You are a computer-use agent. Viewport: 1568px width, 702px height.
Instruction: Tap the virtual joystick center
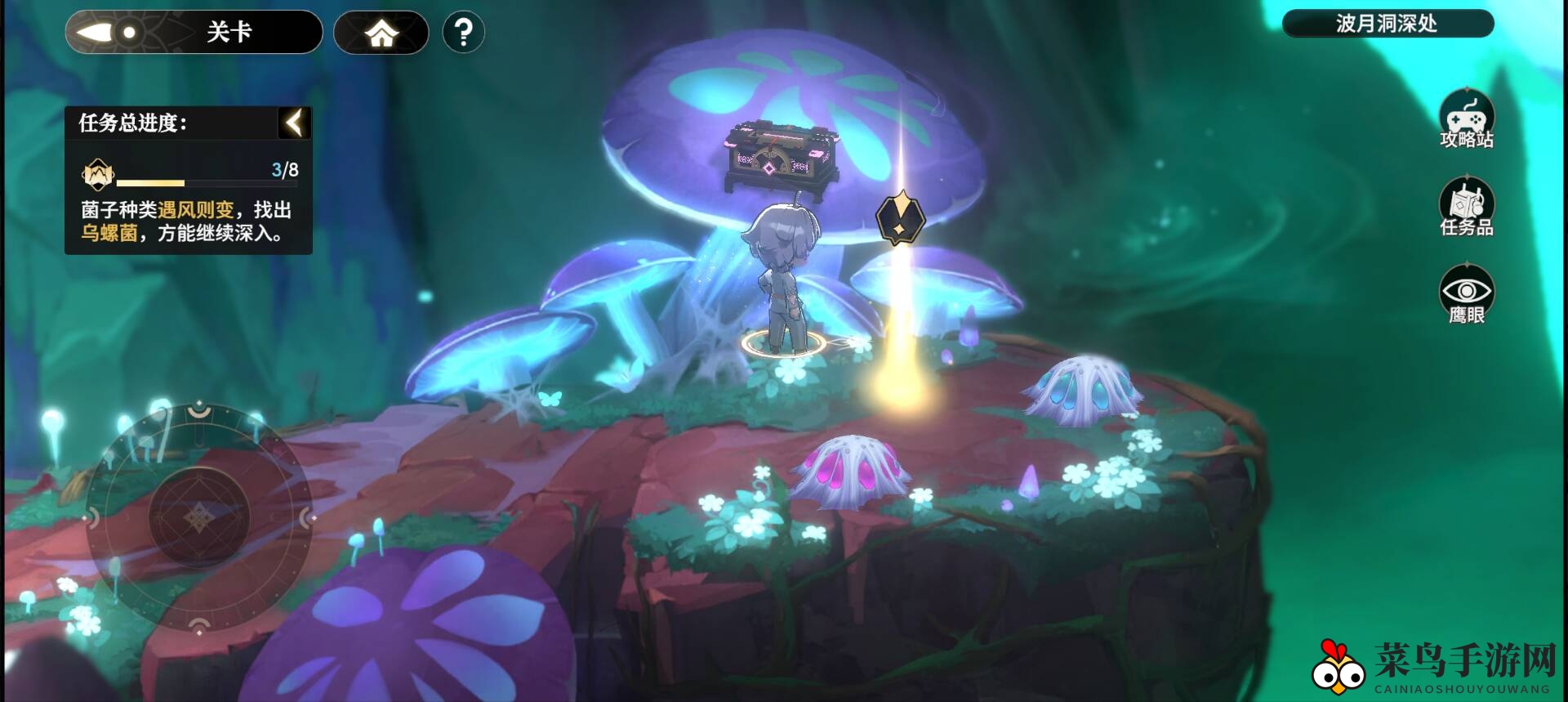click(198, 516)
